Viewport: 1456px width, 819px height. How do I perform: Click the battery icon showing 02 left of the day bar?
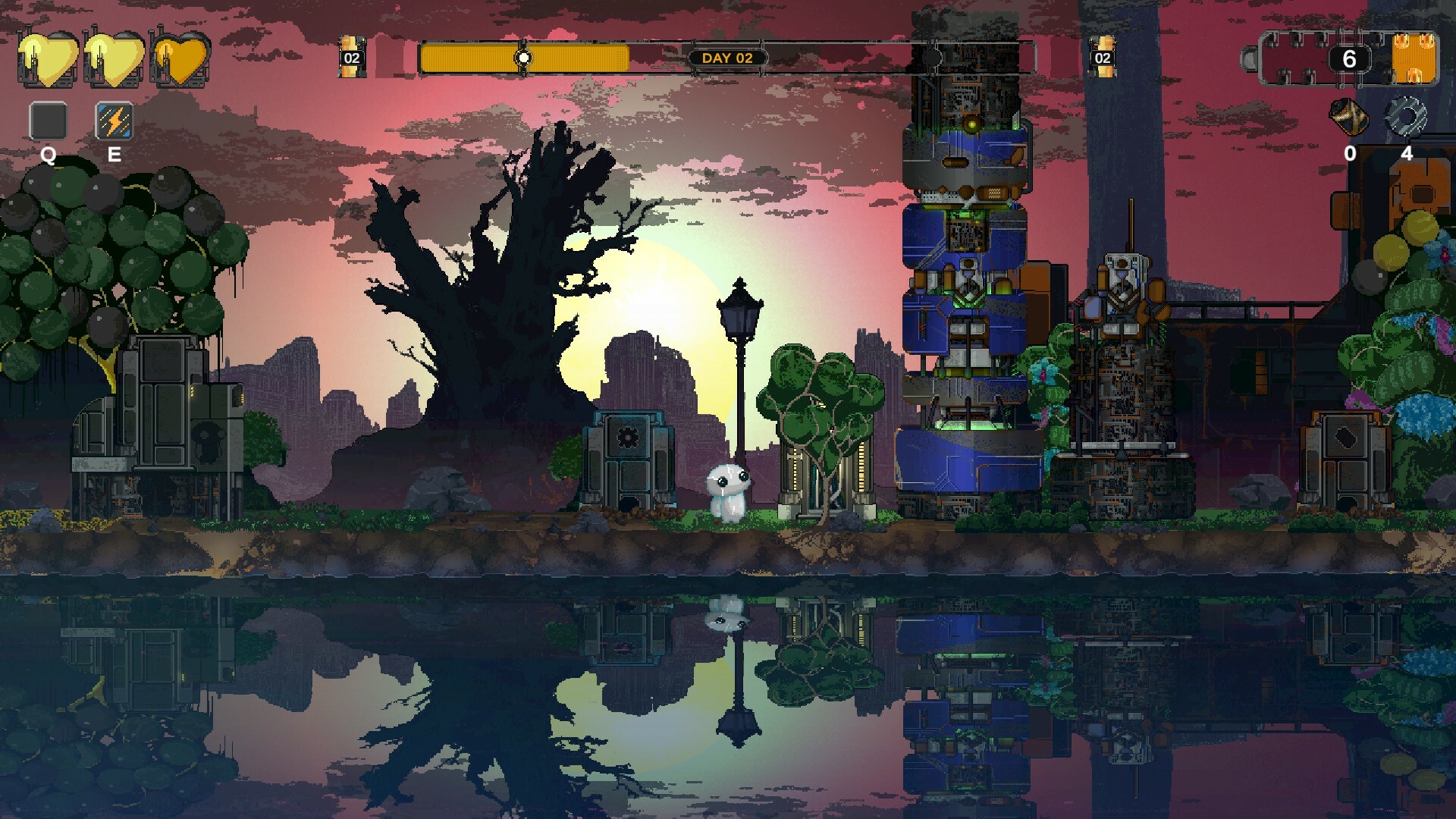coord(351,56)
